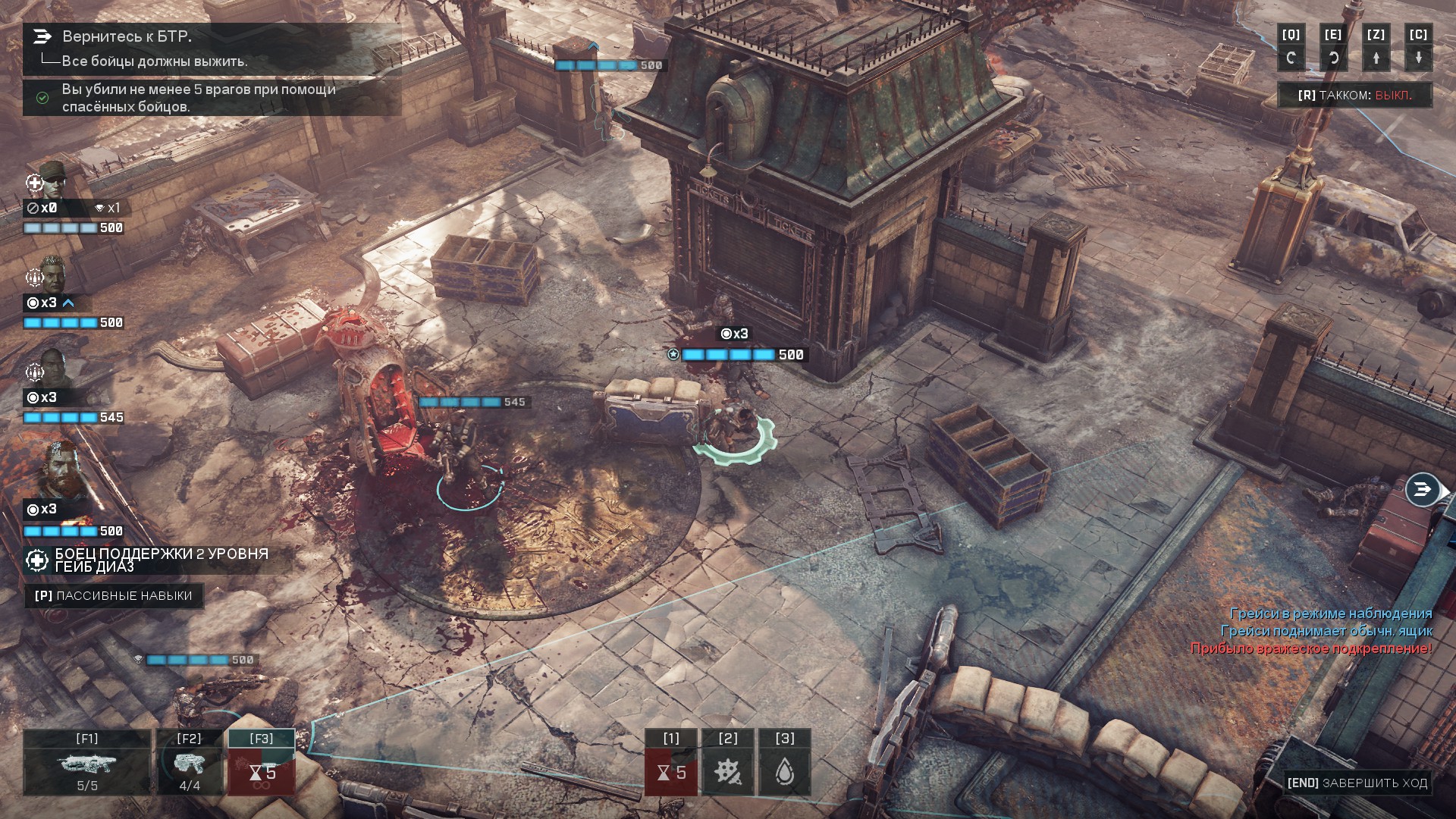End the turn with Завершить ход
The height and width of the screenshot is (819, 1456).
pyautogui.click(x=1357, y=783)
